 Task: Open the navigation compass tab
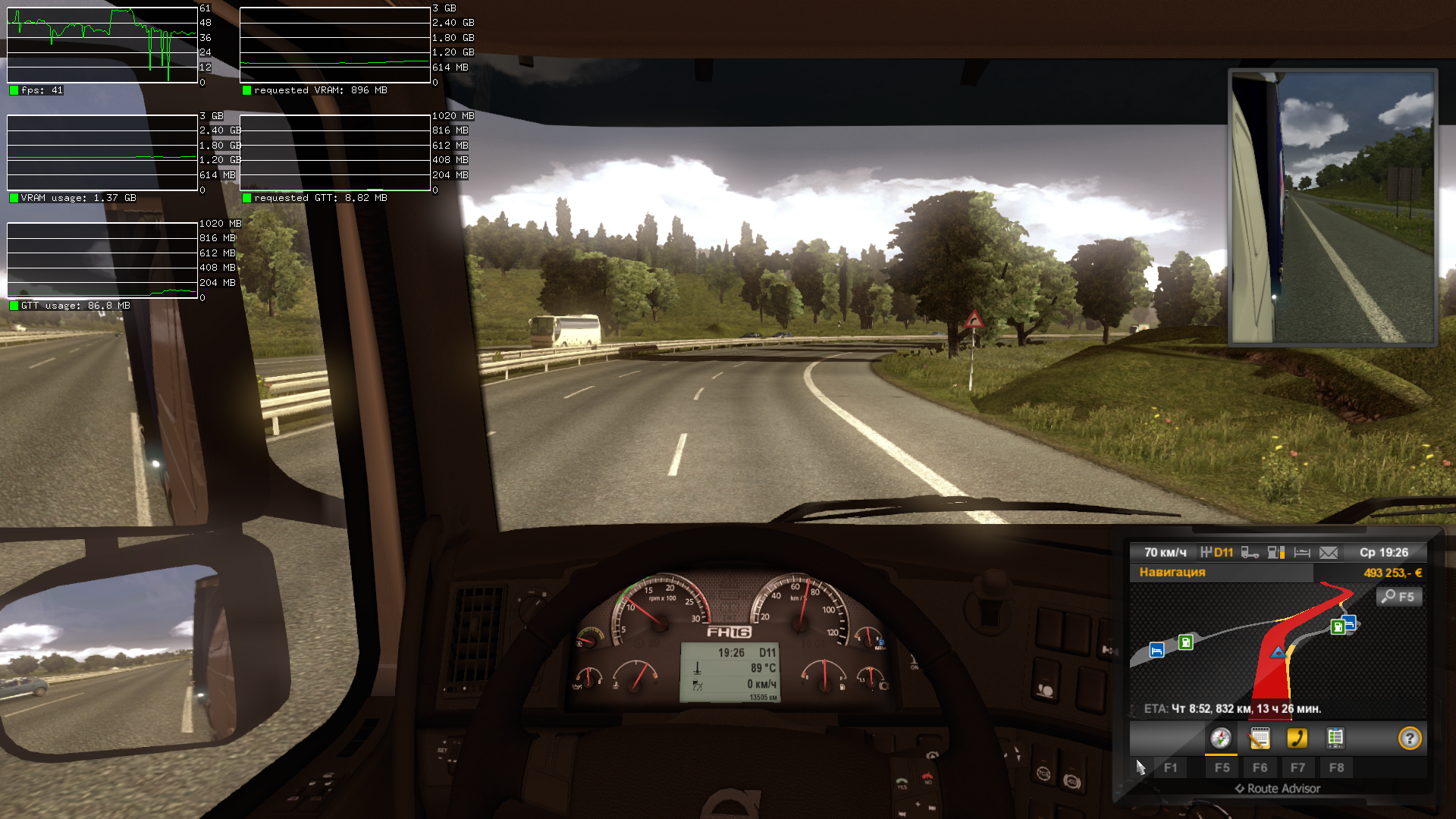point(1221,739)
